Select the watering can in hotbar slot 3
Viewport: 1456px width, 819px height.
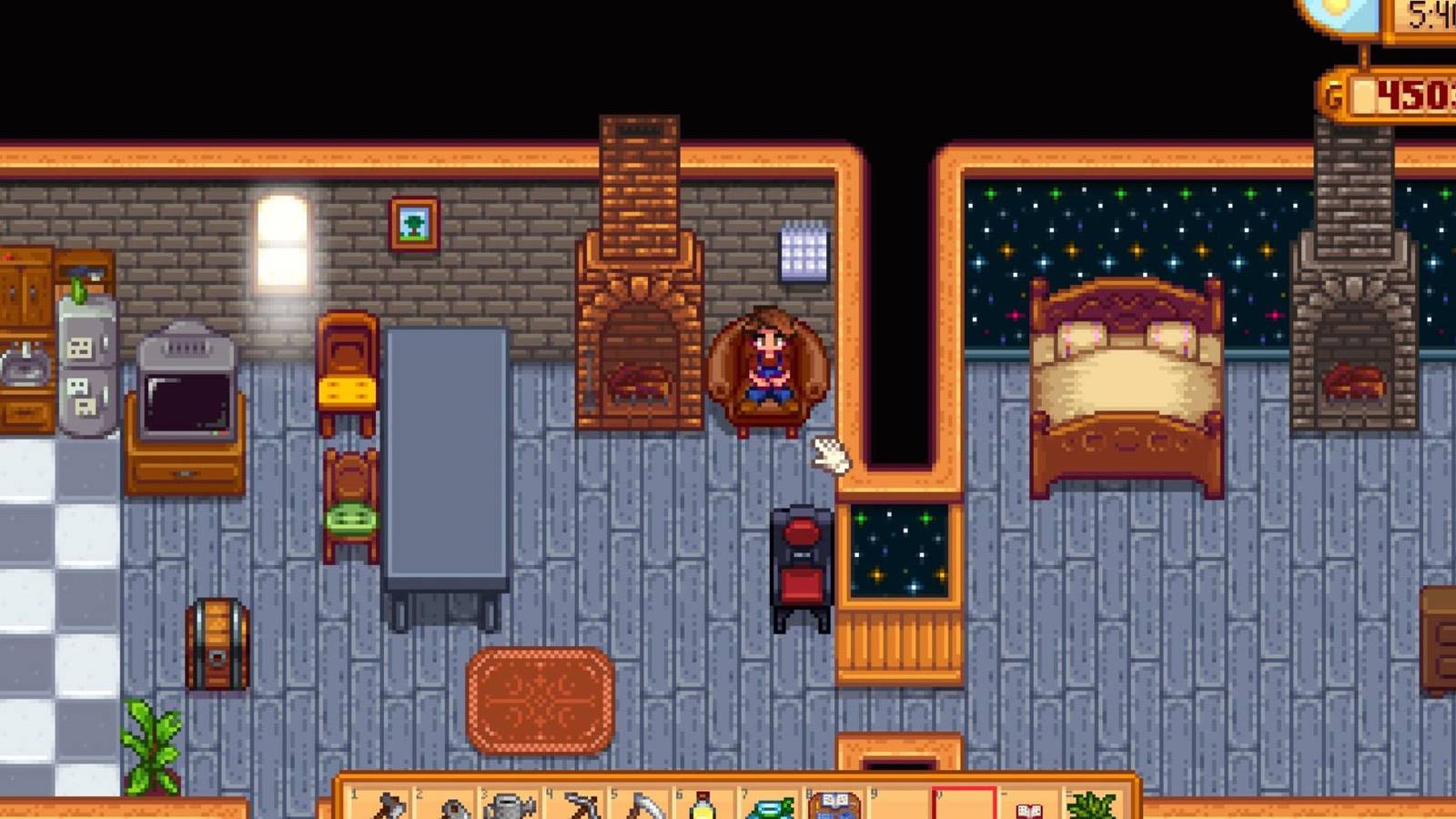[514, 803]
